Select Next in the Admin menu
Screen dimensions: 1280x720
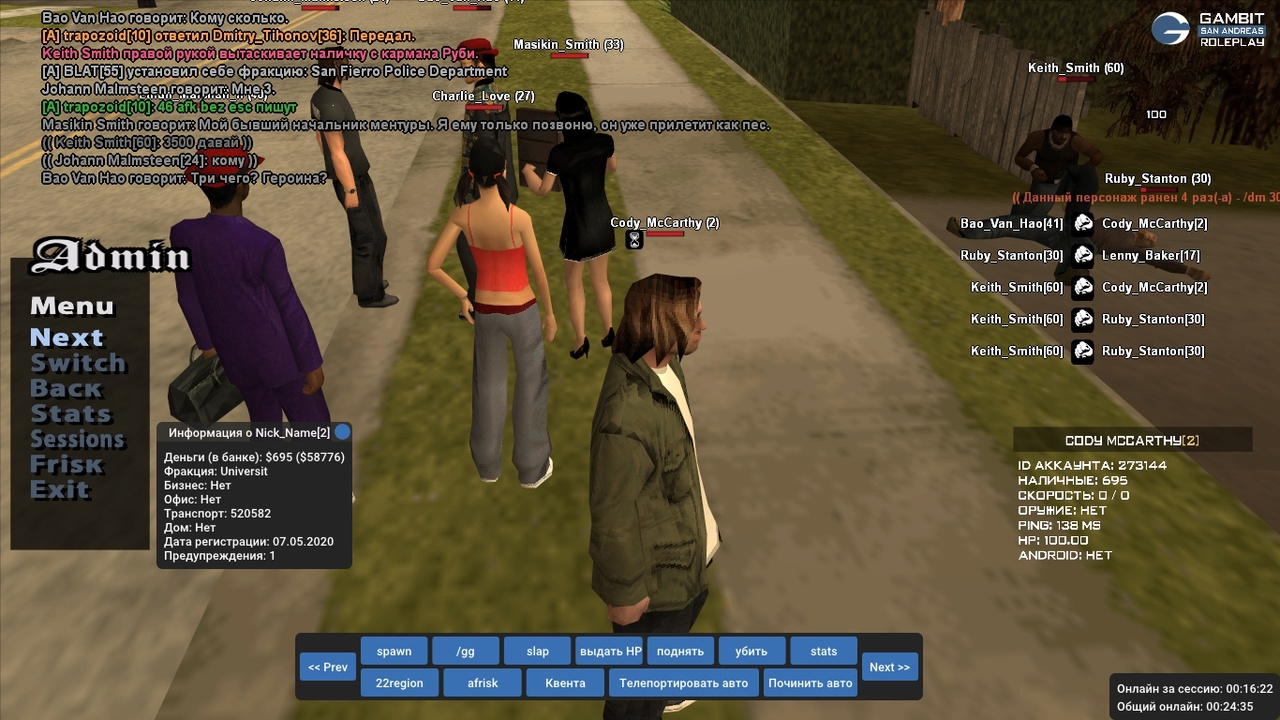pos(66,337)
